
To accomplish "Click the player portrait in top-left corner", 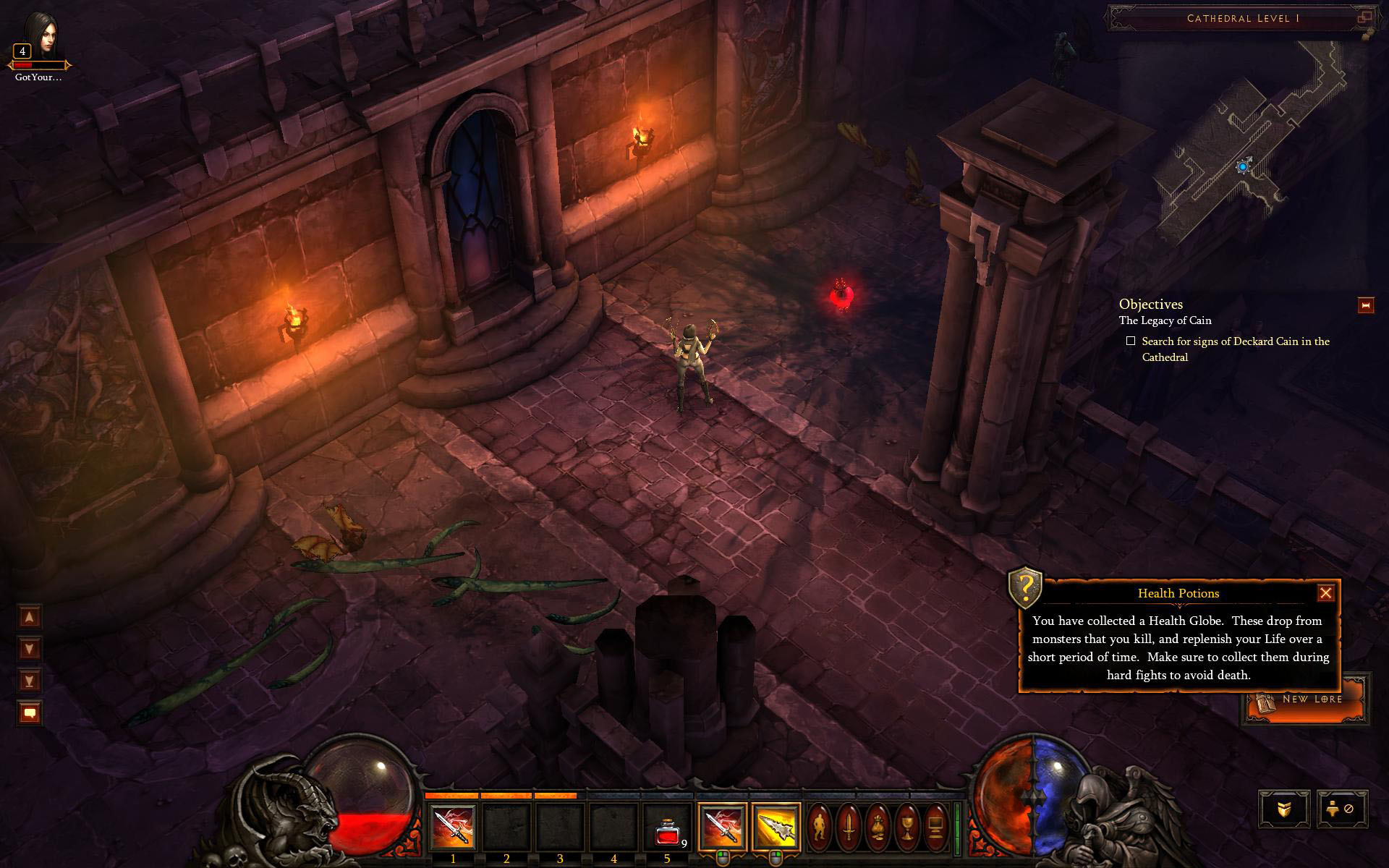I will [x=40, y=36].
